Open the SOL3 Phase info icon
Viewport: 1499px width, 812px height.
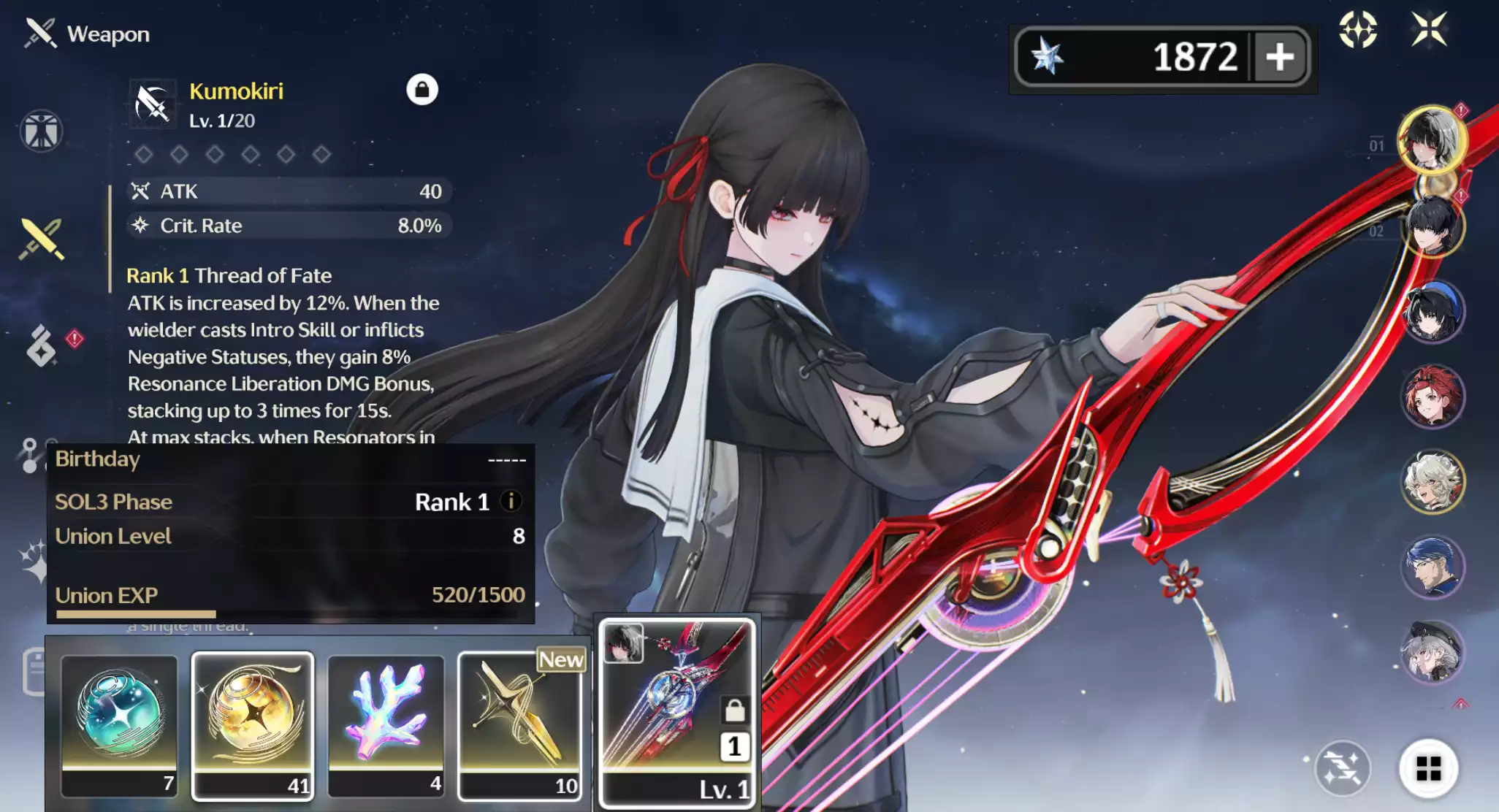[x=511, y=502]
